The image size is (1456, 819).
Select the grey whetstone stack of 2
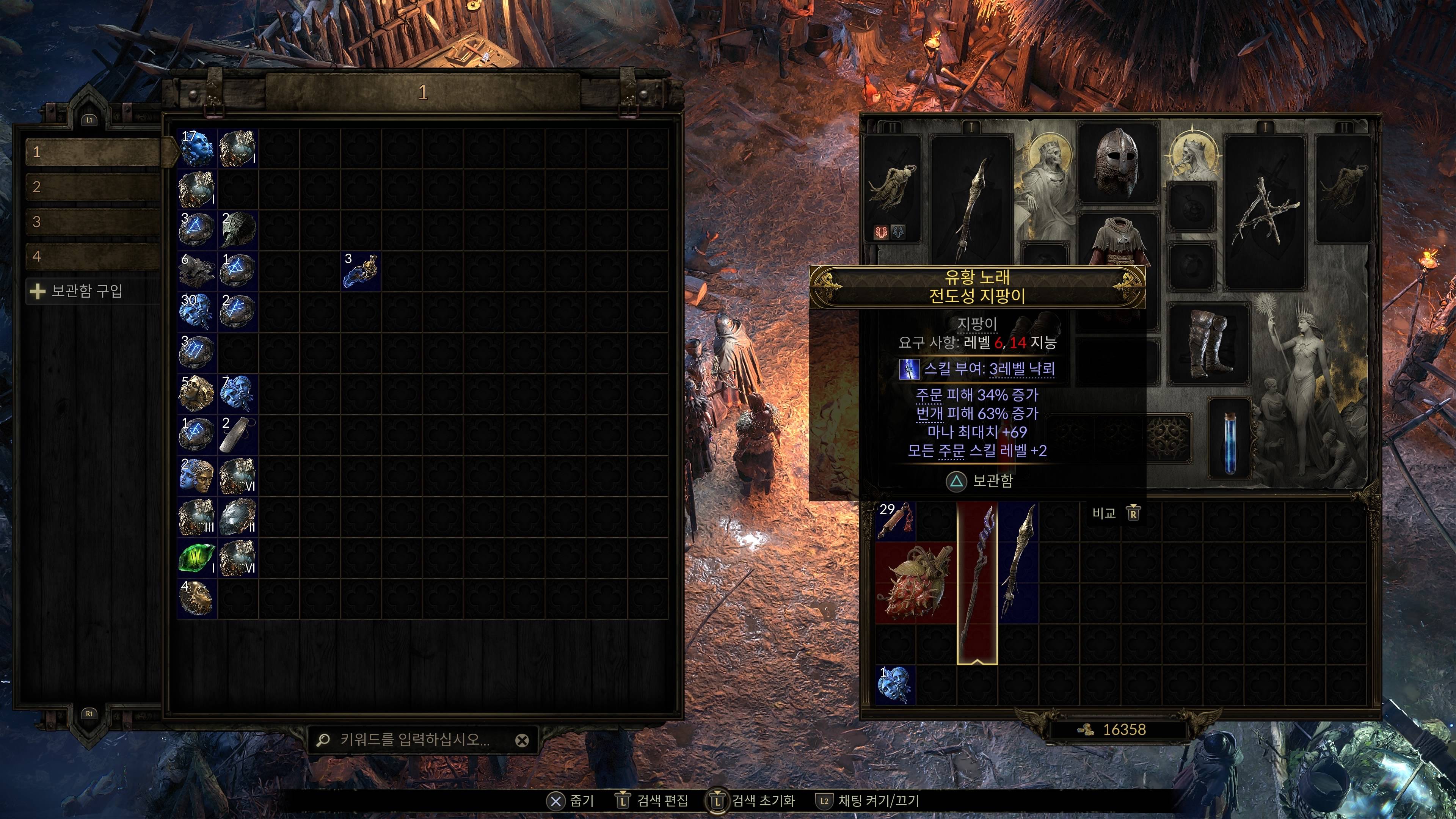tap(238, 435)
